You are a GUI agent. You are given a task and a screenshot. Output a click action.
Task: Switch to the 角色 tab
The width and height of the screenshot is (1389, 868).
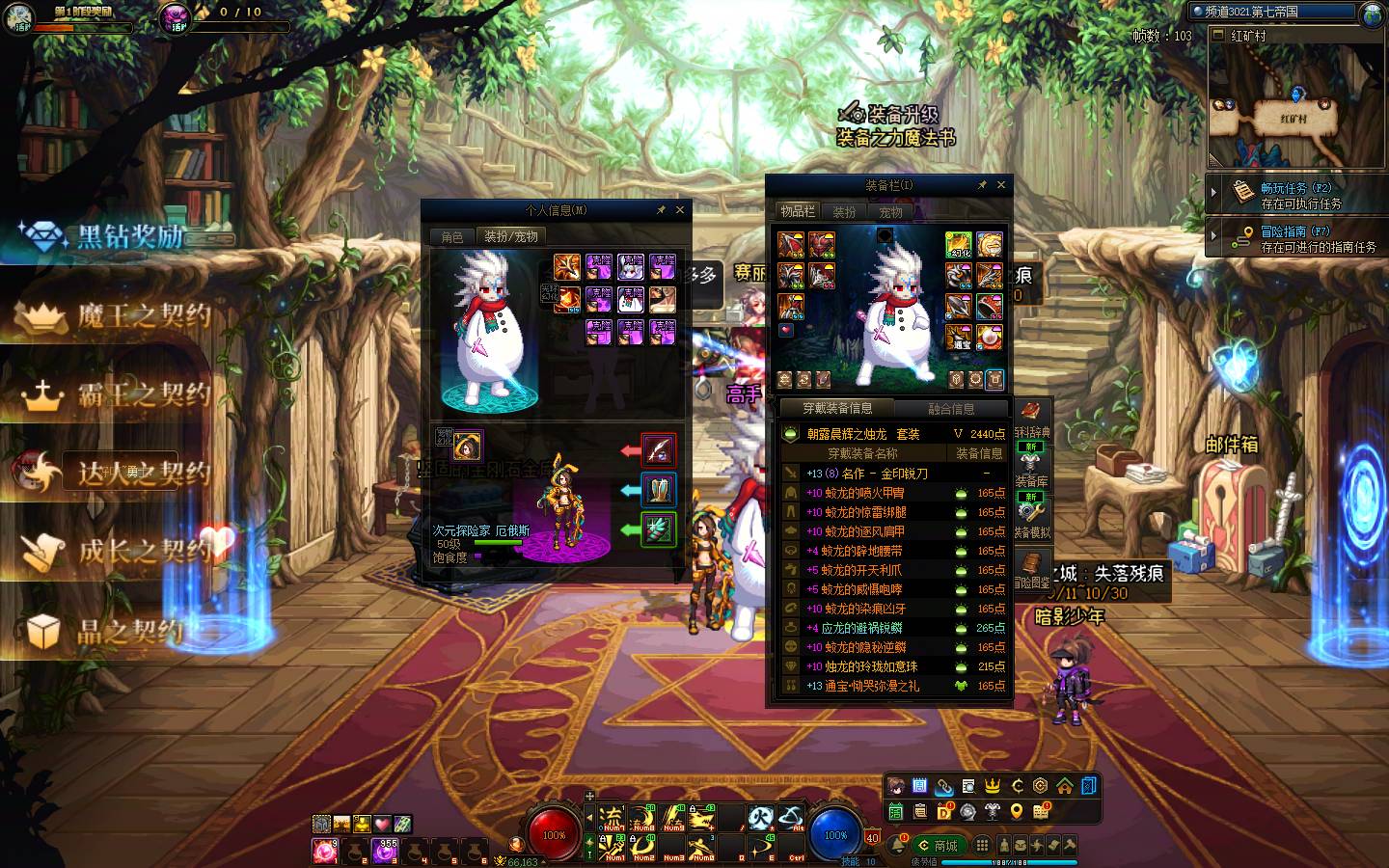click(x=452, y=236)
